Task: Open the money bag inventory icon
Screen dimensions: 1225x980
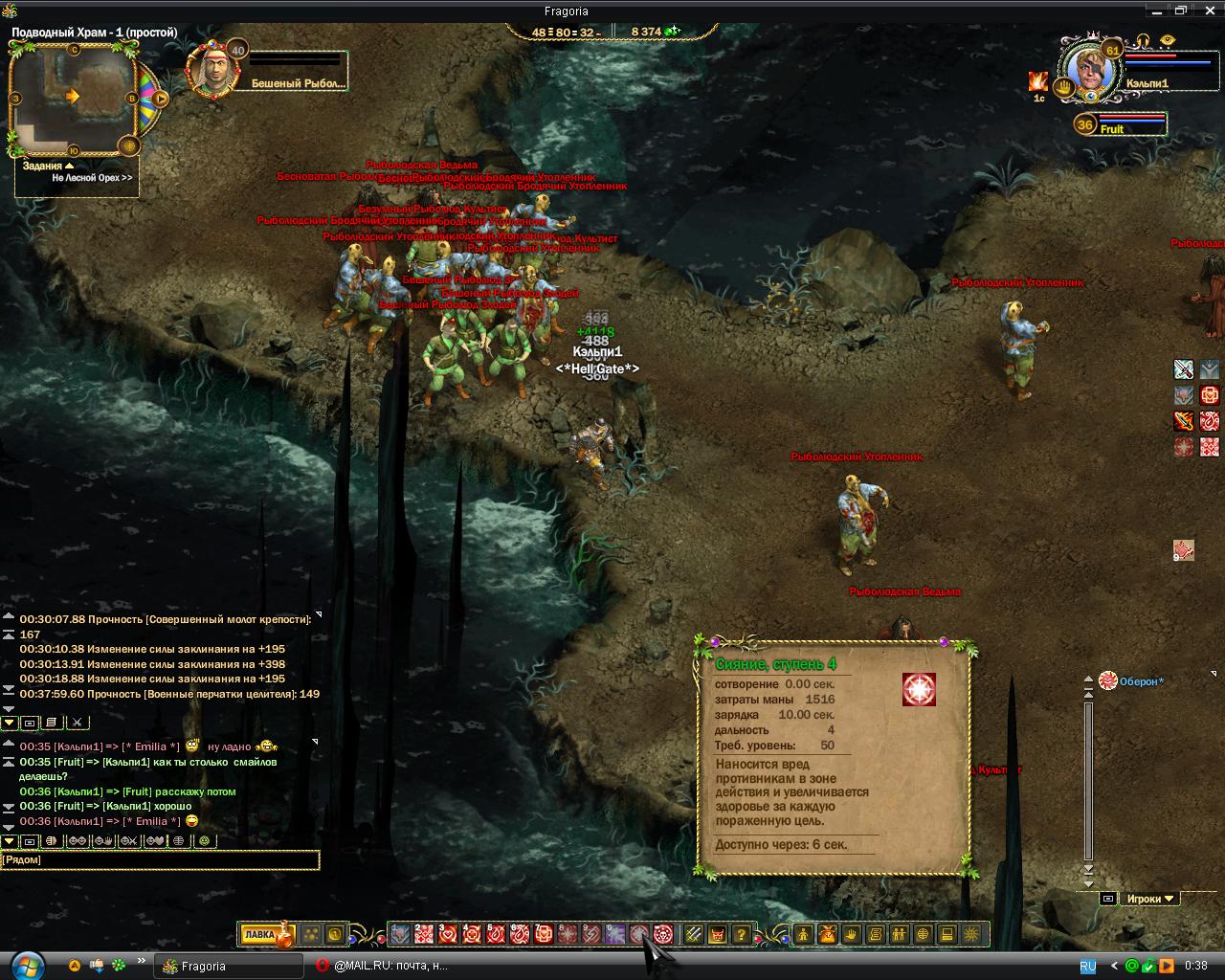Action: tap(828, 935)
